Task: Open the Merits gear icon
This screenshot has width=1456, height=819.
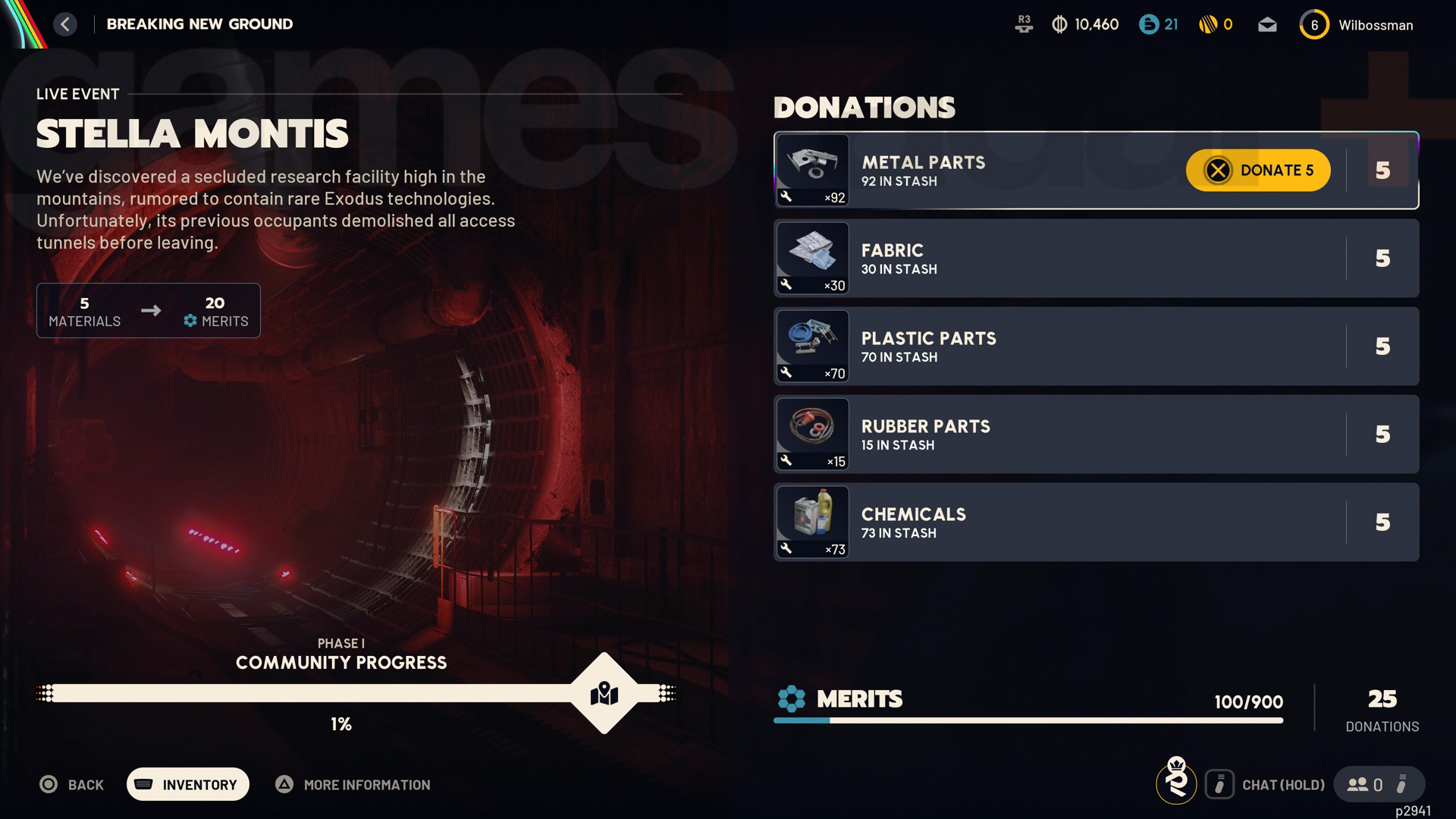Action: coord(790,700)
